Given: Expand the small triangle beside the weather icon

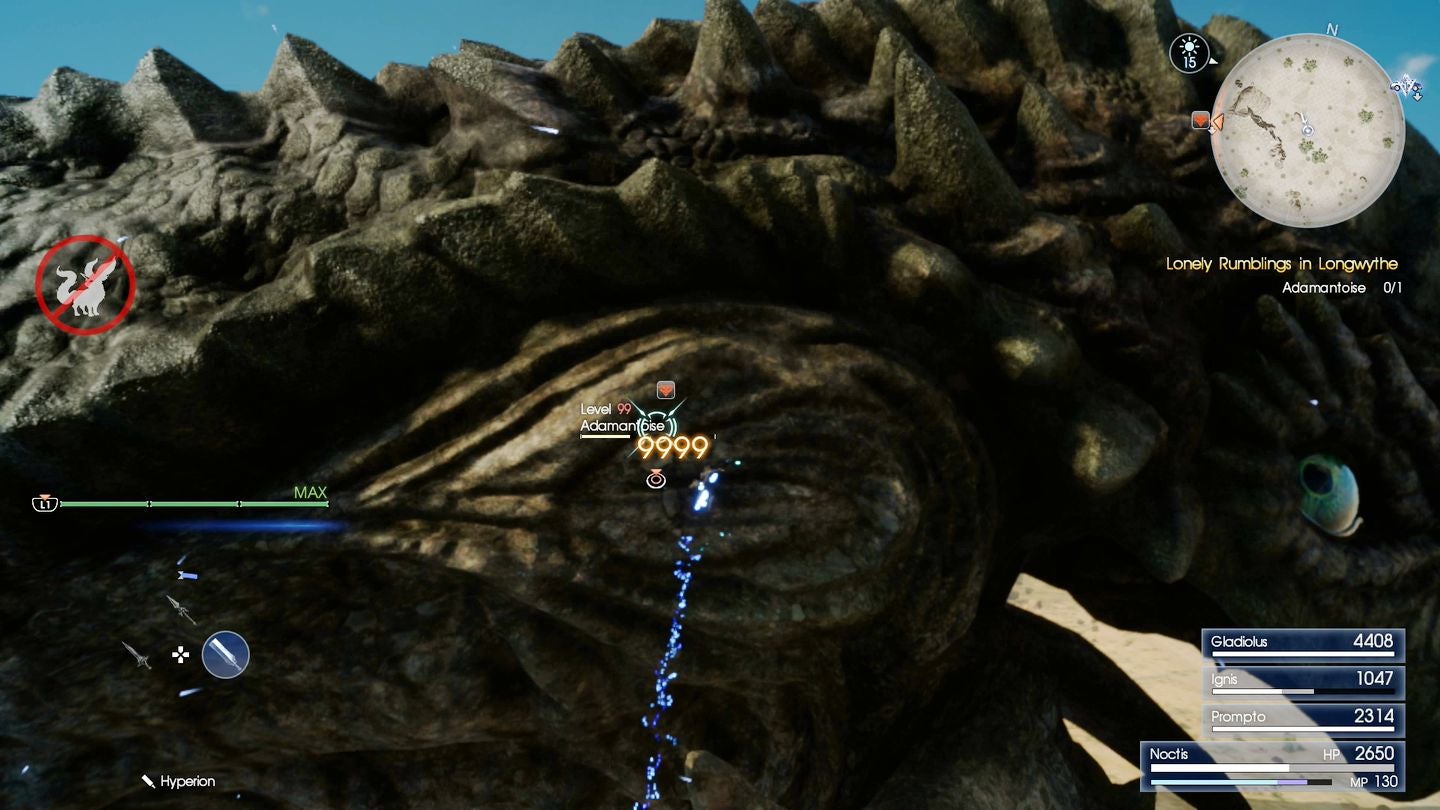Looking at the screenshot, I should coord(1213,62).
